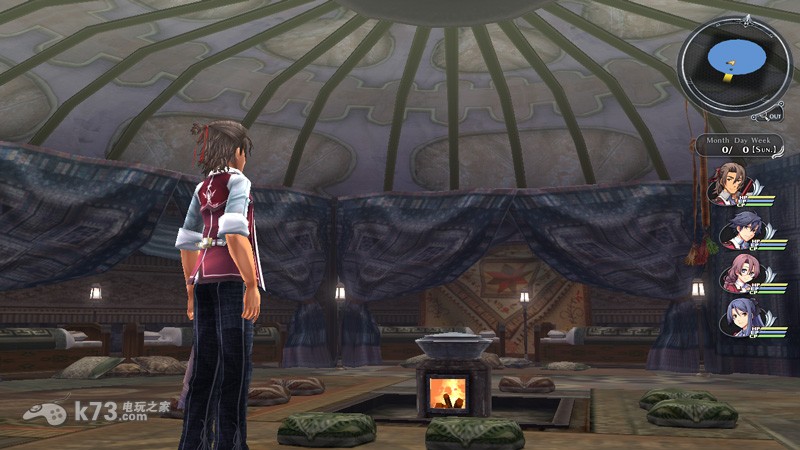800x450 pixels.
Task: Click the minimap OUT zoom button
Action: pyautogui.click(x=776, y=115)
